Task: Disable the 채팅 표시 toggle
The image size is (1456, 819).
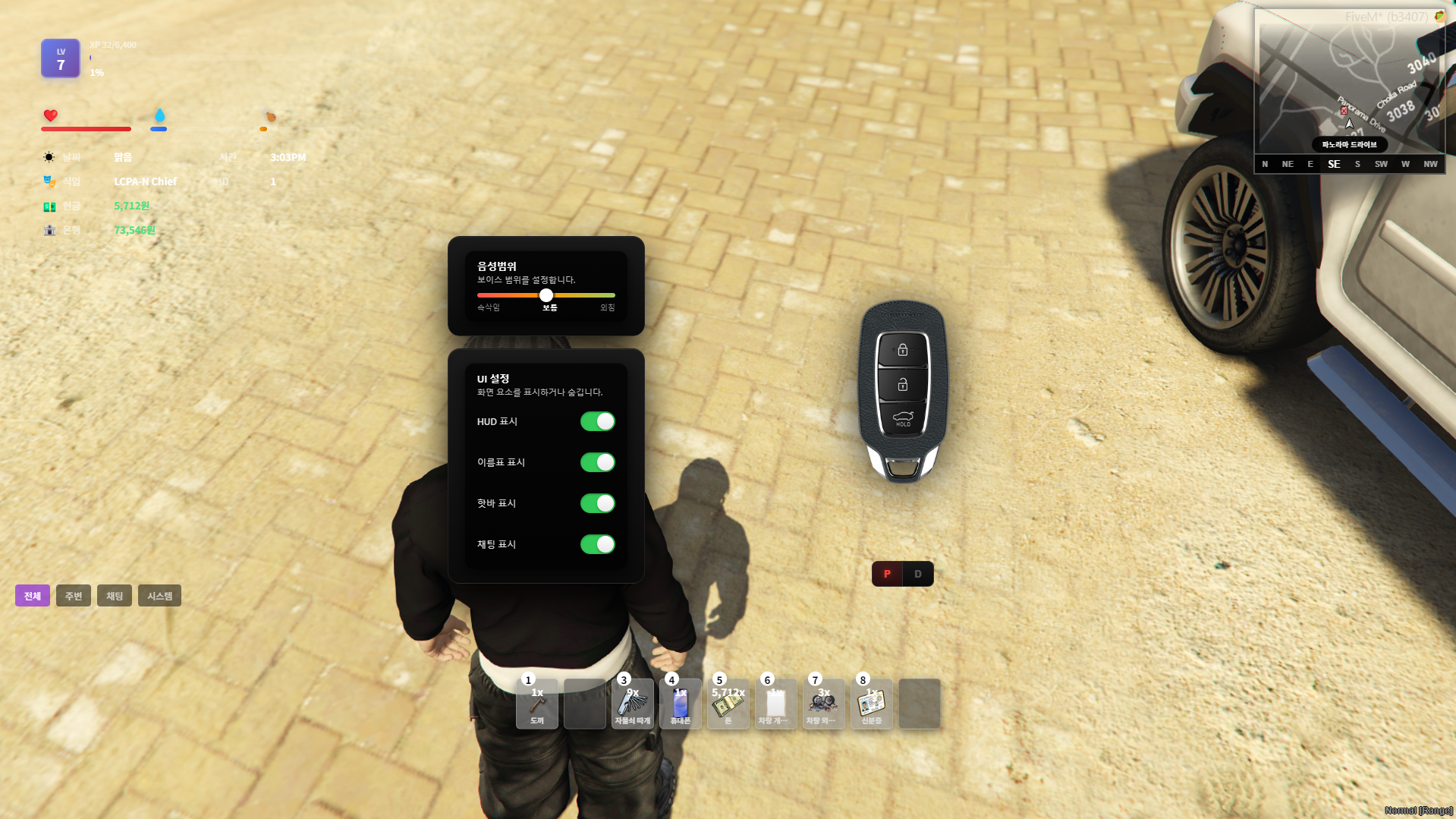Action: click(597, 544)
